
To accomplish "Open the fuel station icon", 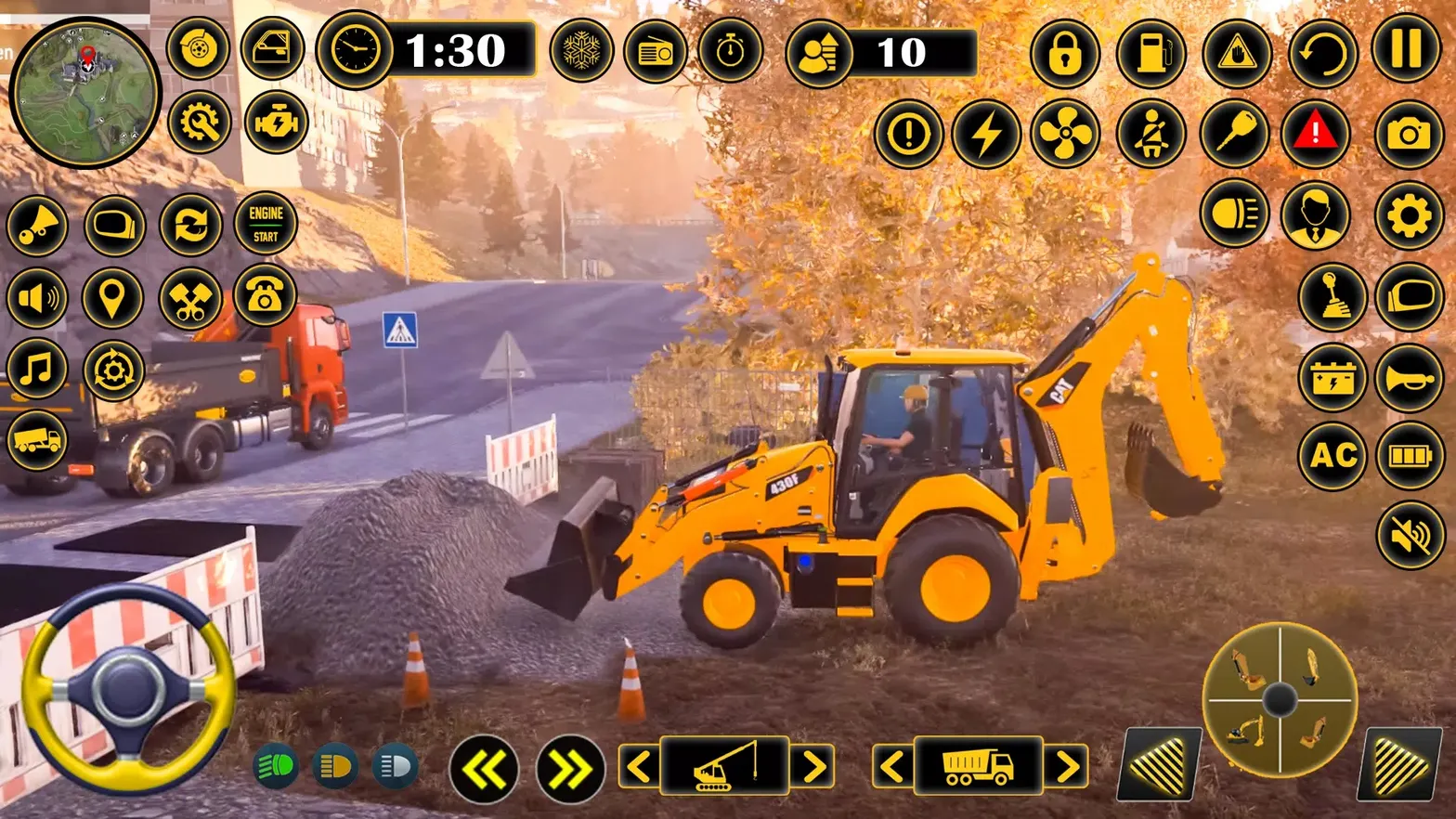I will (1150, 55).
